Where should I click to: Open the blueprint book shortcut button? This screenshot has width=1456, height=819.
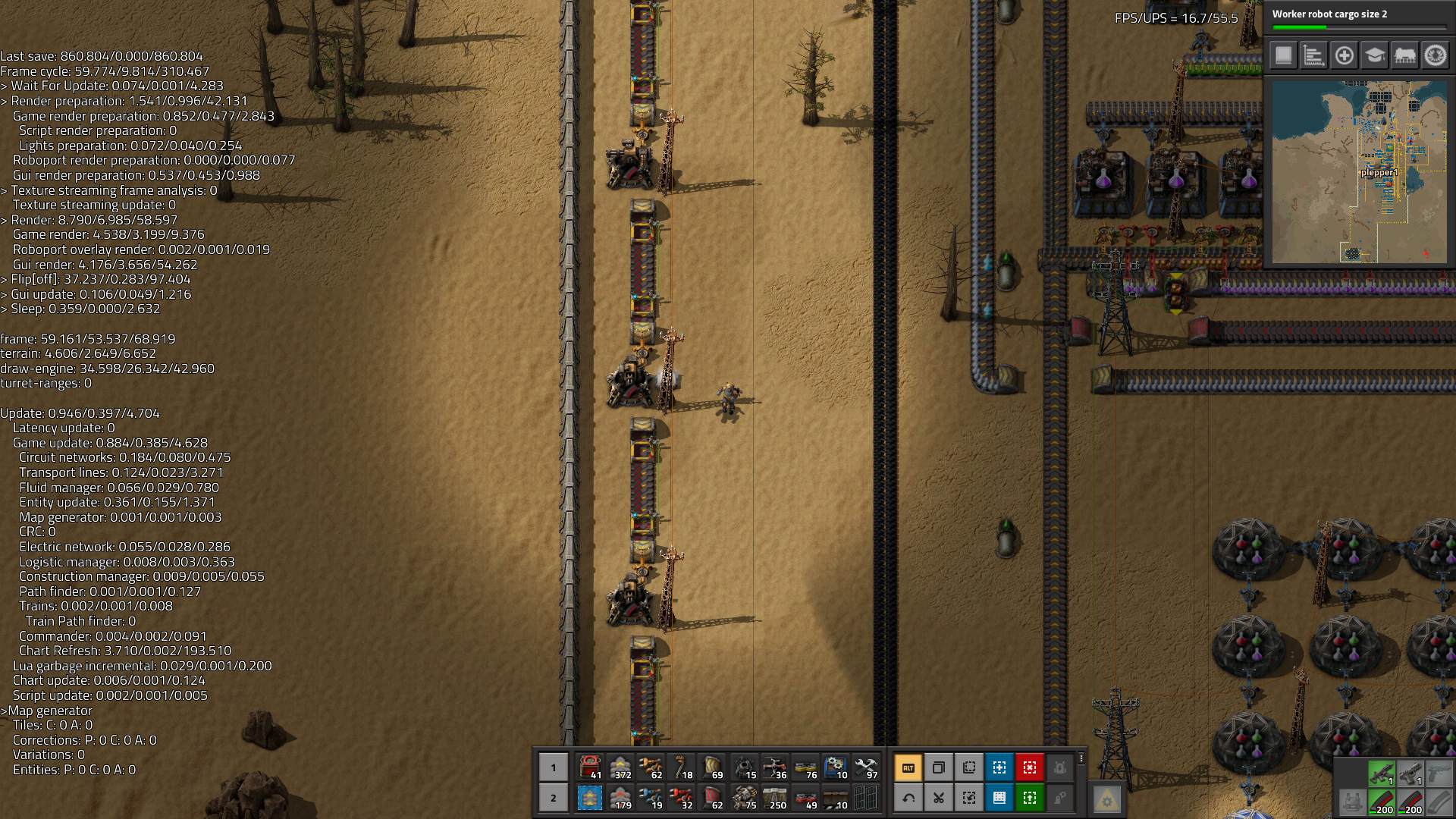click(x=999, y=798)
